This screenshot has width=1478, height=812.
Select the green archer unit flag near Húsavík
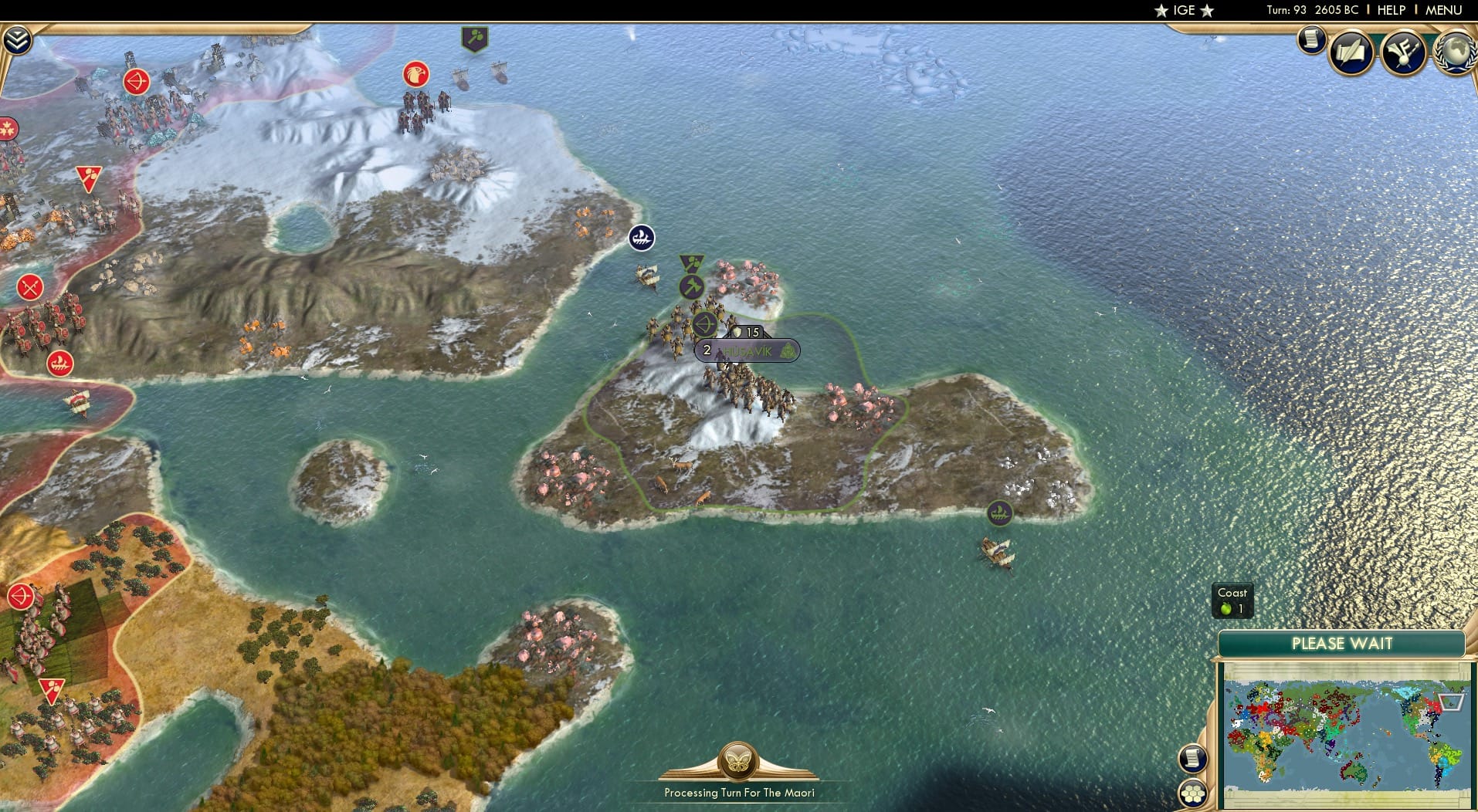click(x=705, y=323)
